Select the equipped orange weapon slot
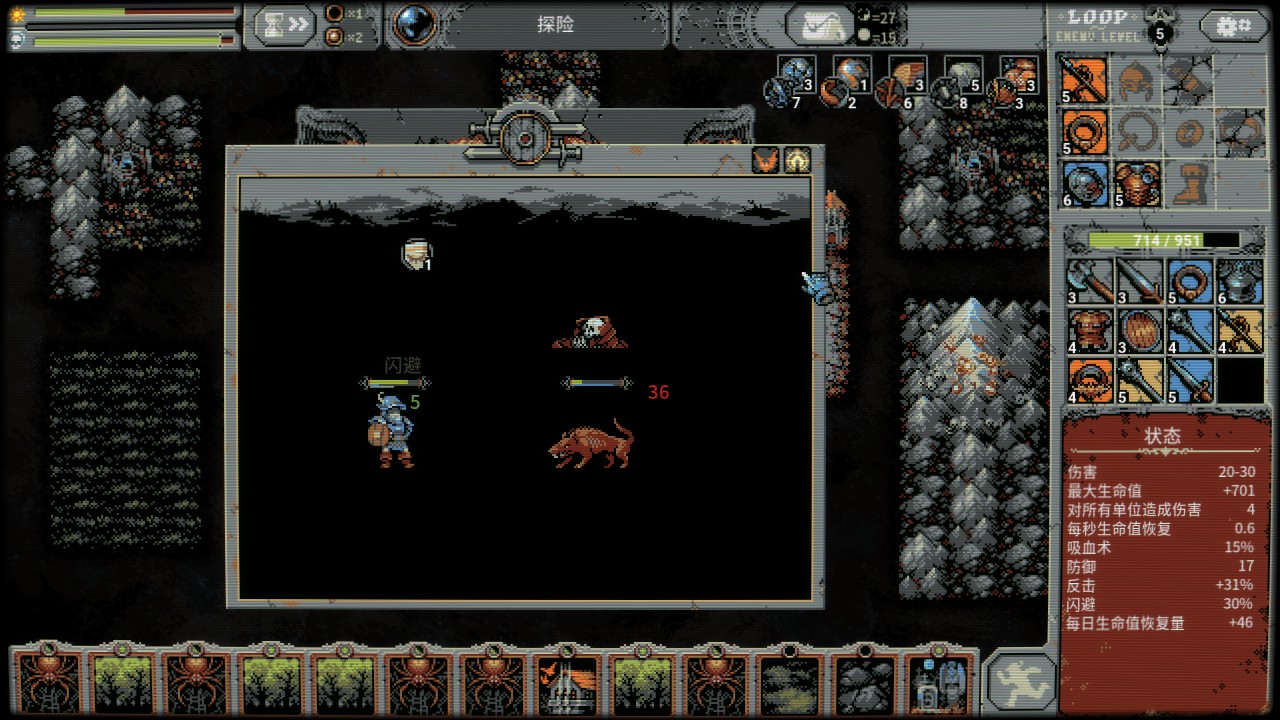Viewport: 1280px width, 720px height. click(1084, 79)
